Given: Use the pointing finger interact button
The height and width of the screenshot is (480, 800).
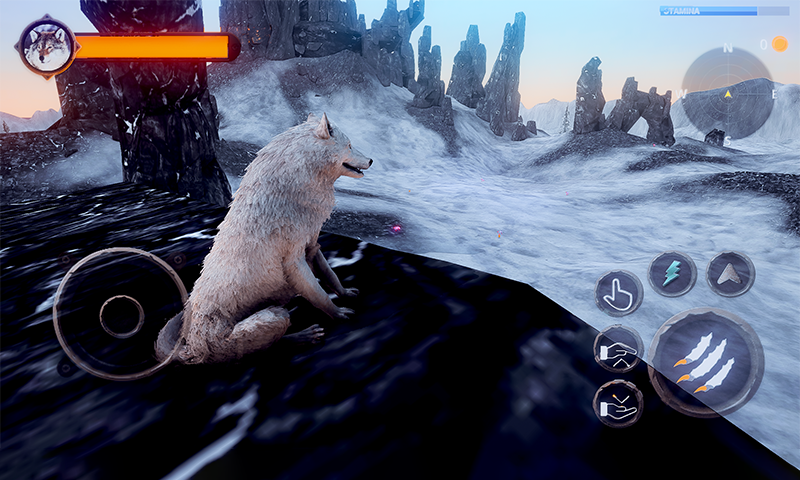Looking at the screenshot, I should (x=619, y=293).
